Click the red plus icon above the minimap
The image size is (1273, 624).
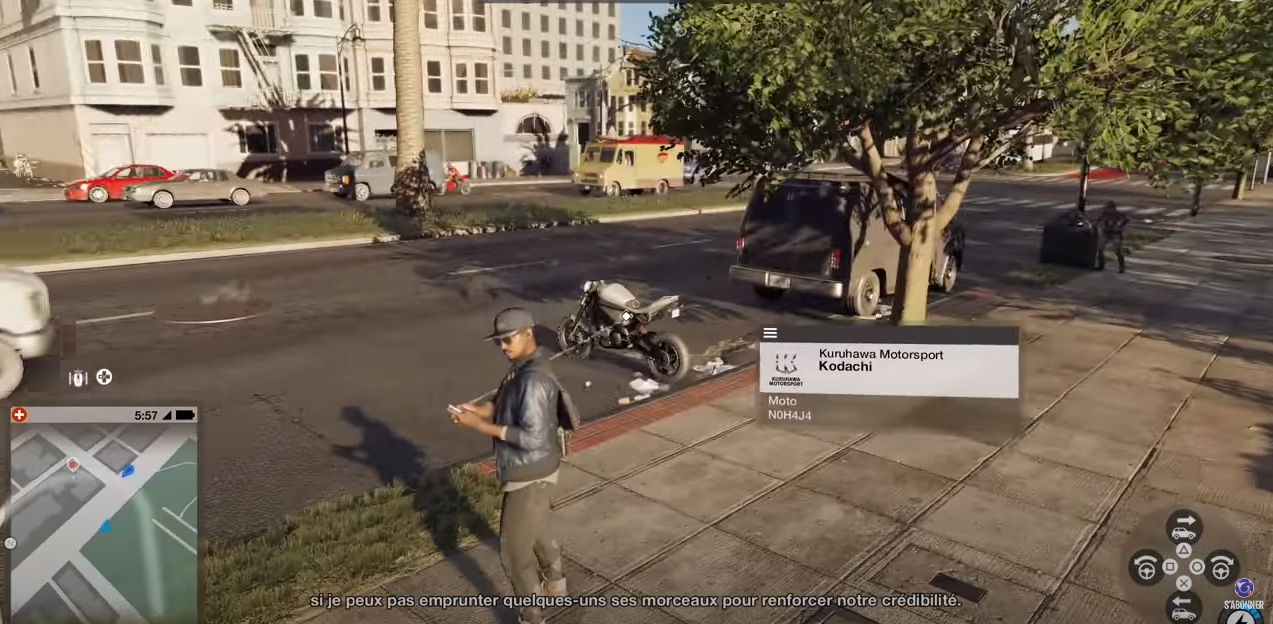(19, 415)
